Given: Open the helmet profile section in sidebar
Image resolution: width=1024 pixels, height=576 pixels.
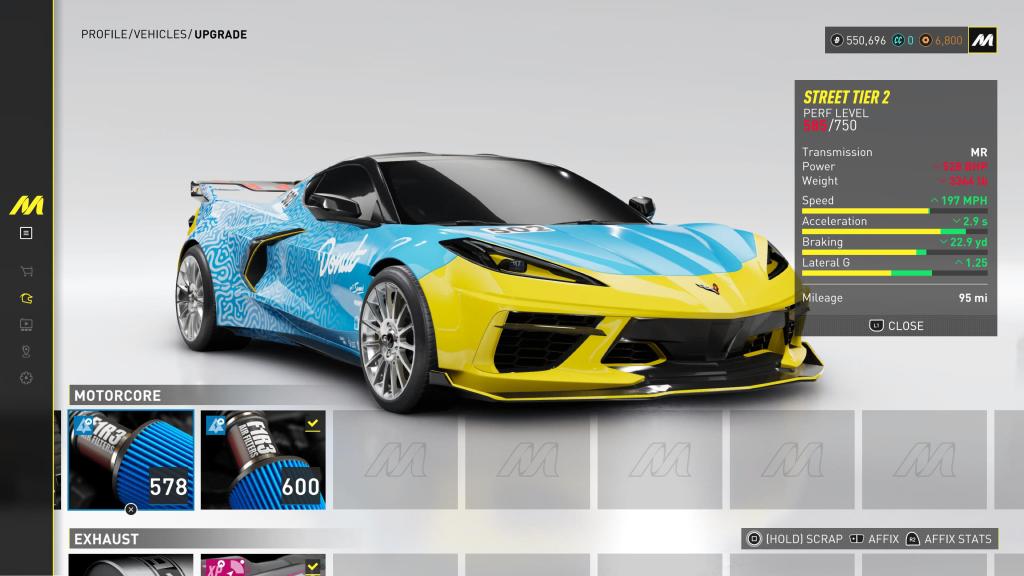Looking at the screenshot, I should (x=26, y=298).
